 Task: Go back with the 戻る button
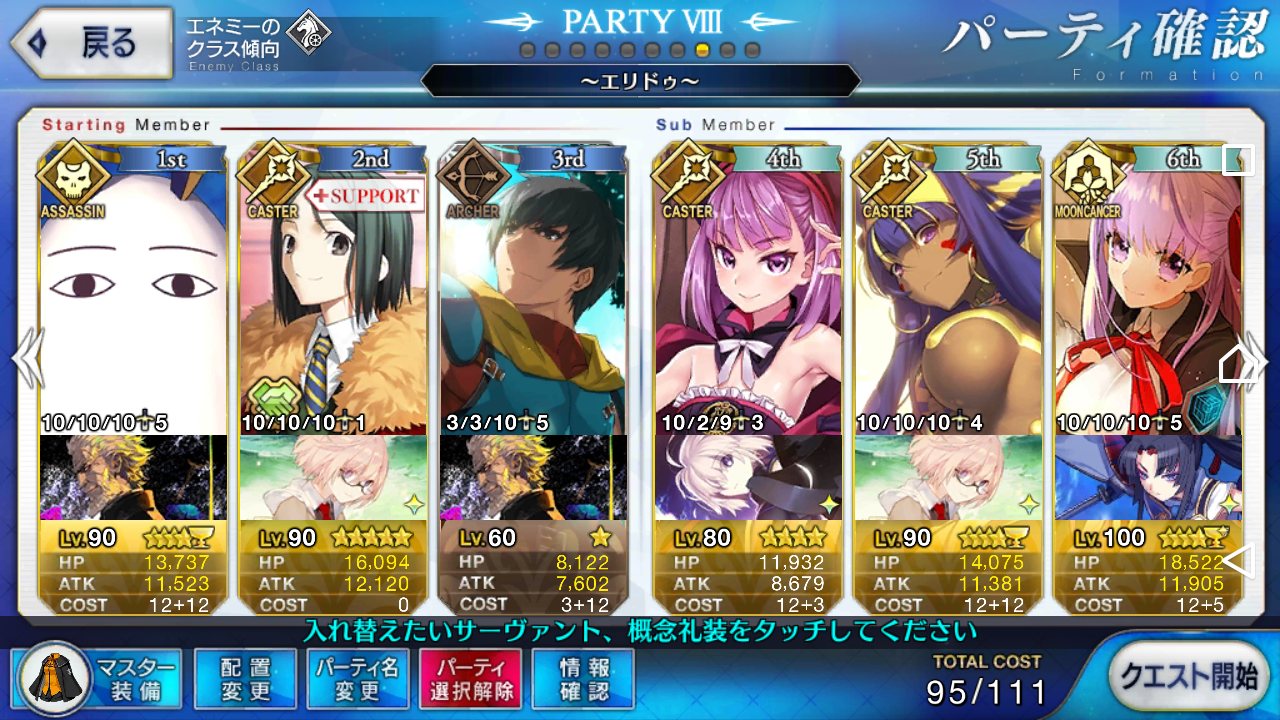(x=90, y=44)
